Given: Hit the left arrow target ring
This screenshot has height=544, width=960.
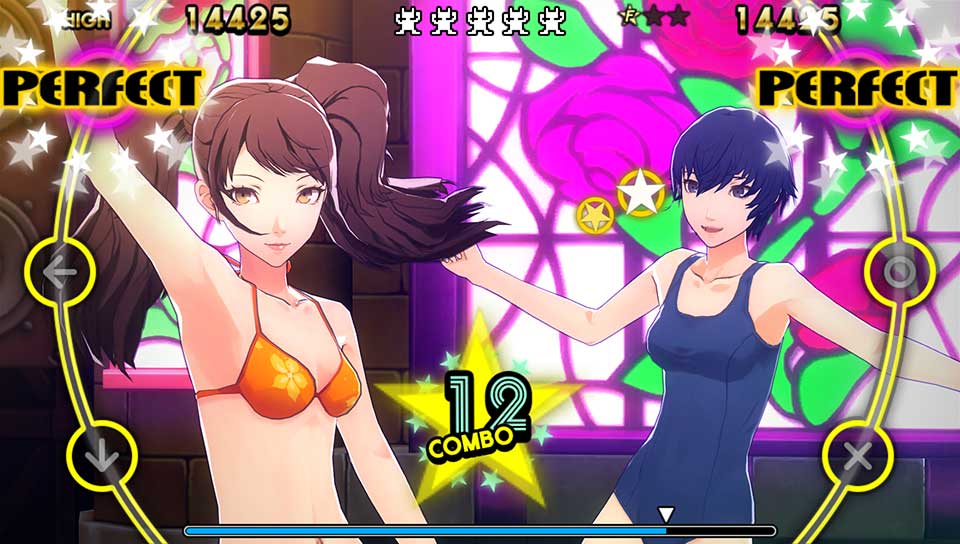Looking at the screenshot, I should (x=60, y=271).
